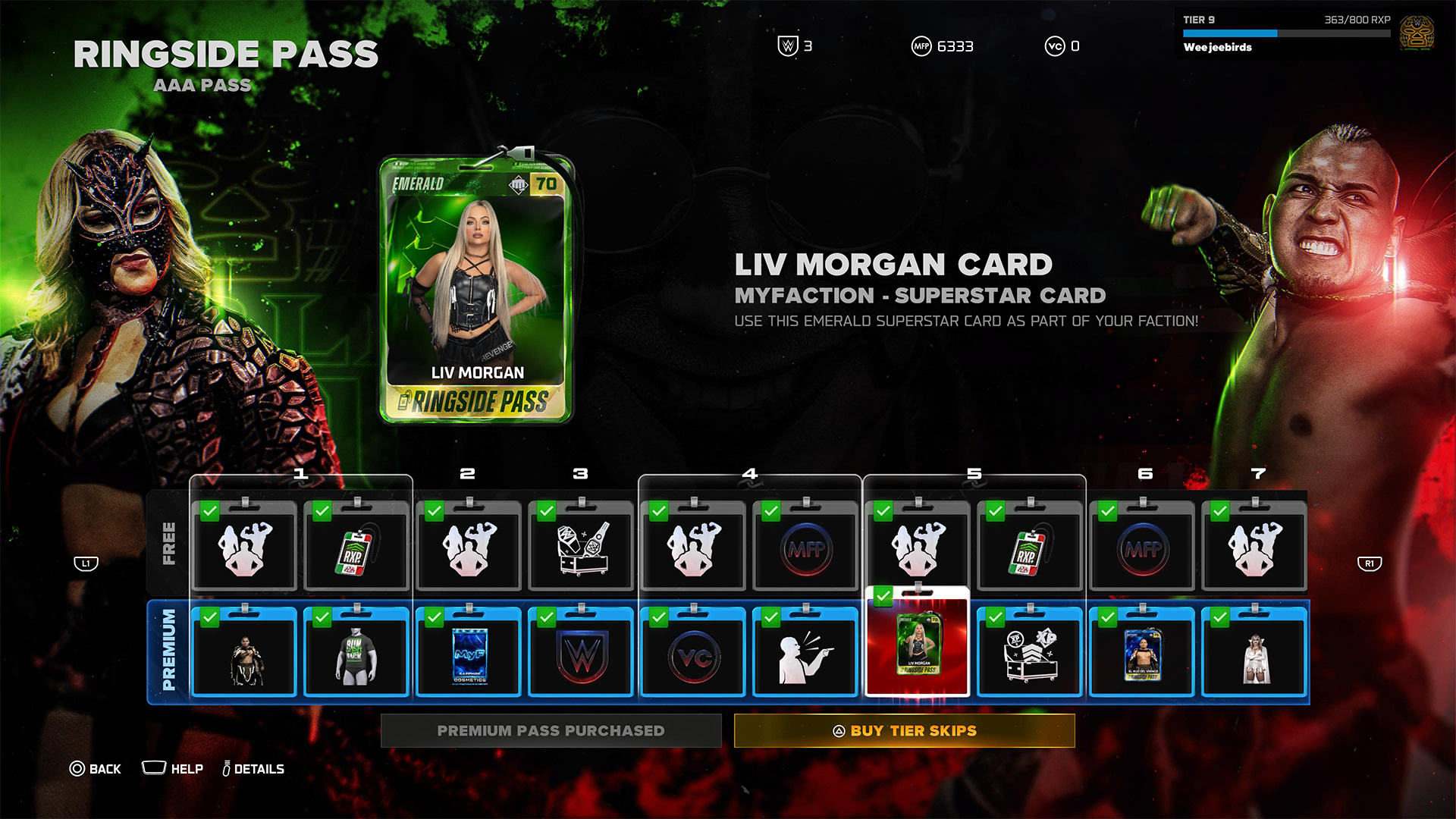View the large Emerald Liv Morgan card

pyautogui.click(x=476, y=288)
